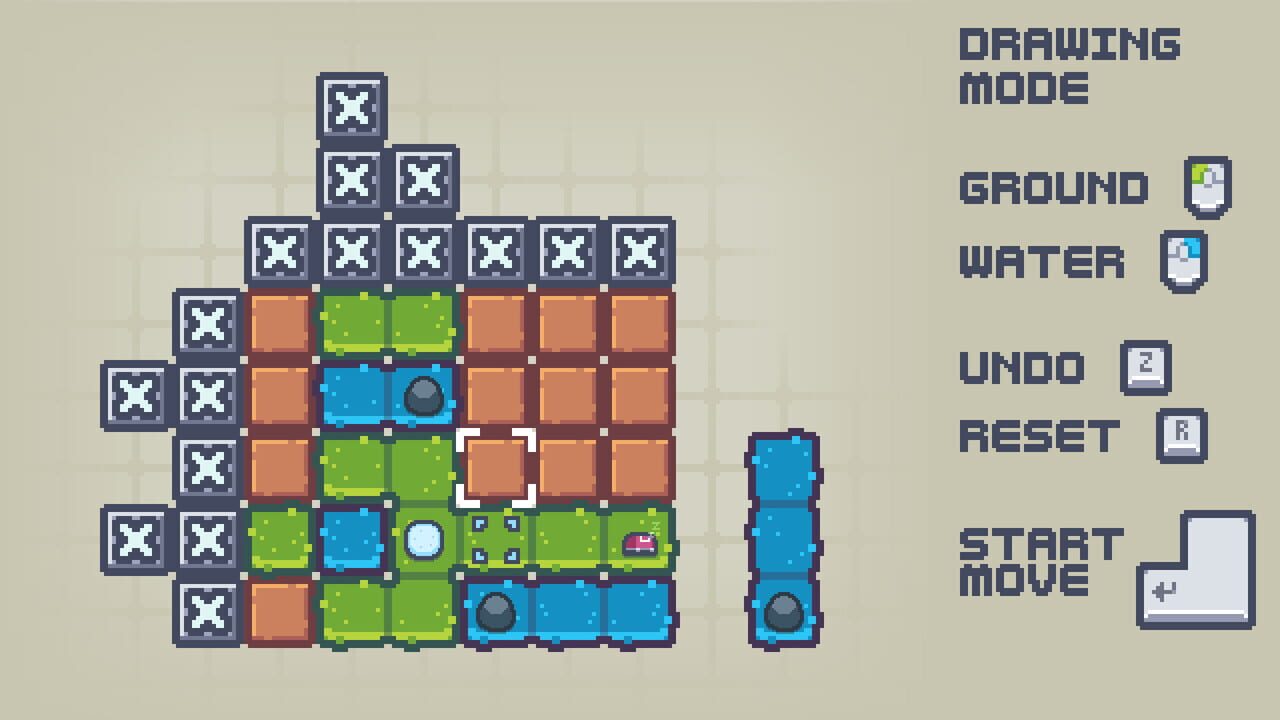Click the topmost X metal block
The image size is (1280, 720).
351,108
